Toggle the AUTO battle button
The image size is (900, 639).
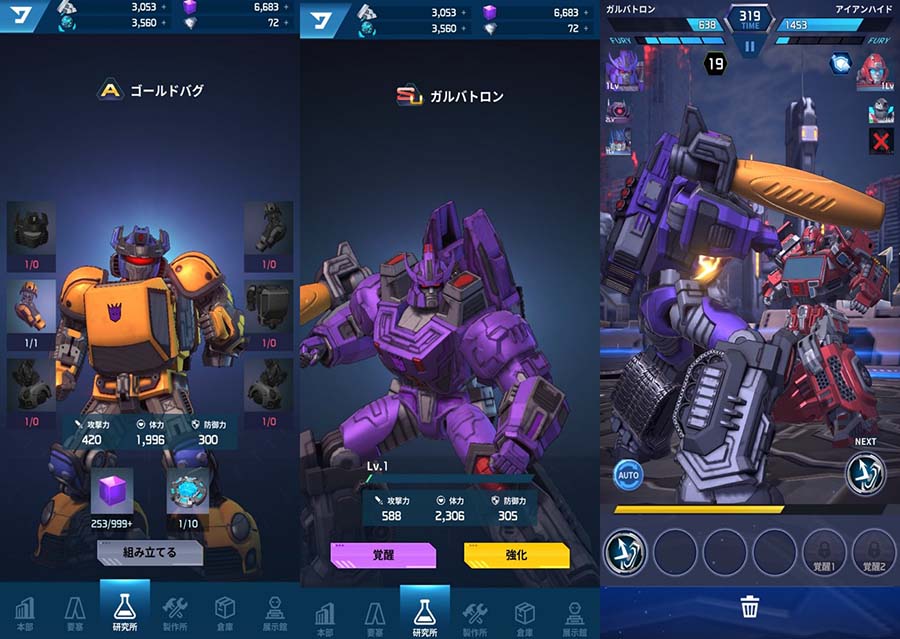coord(628,474)
